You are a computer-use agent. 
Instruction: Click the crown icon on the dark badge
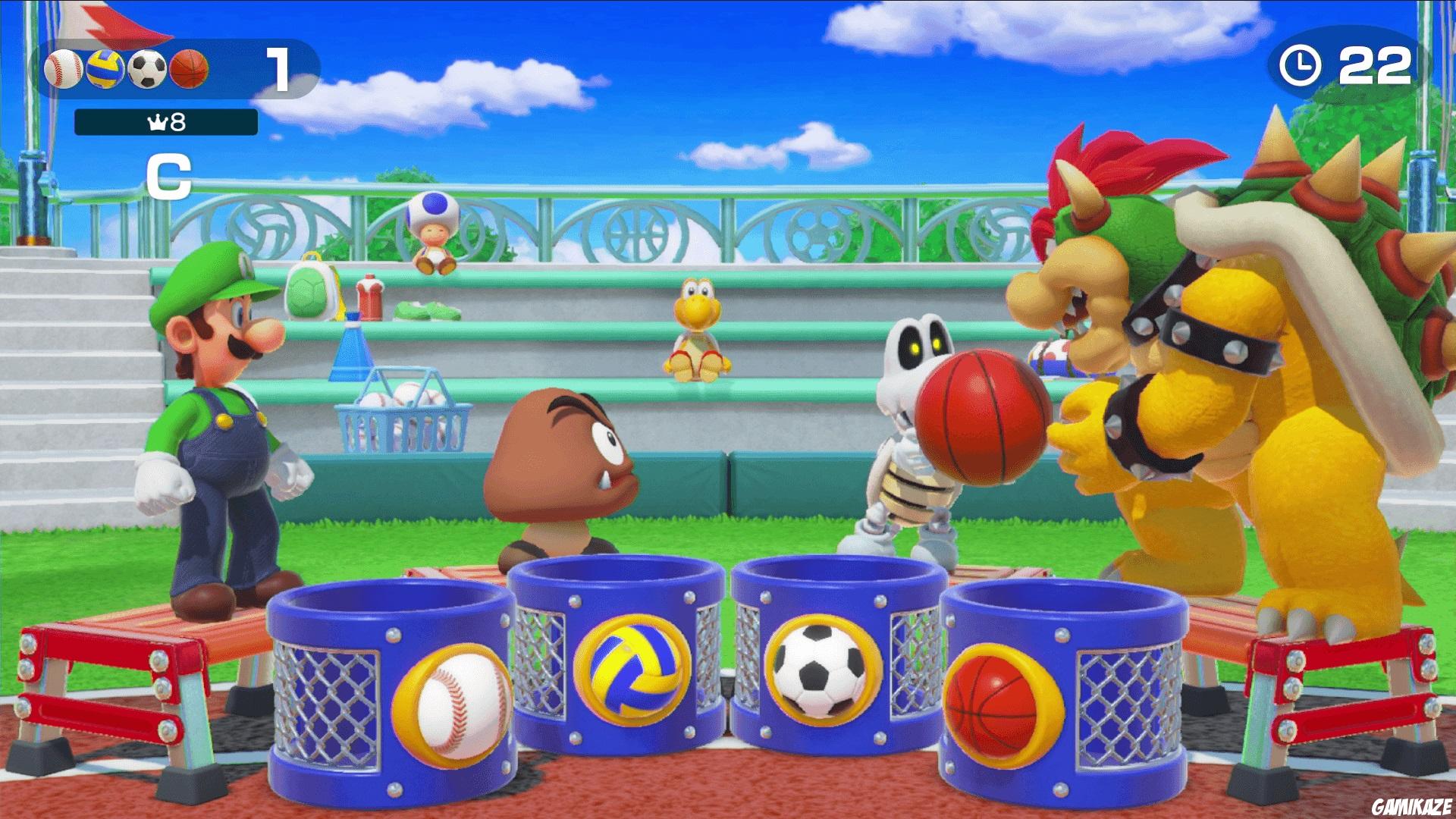point(157,124)
